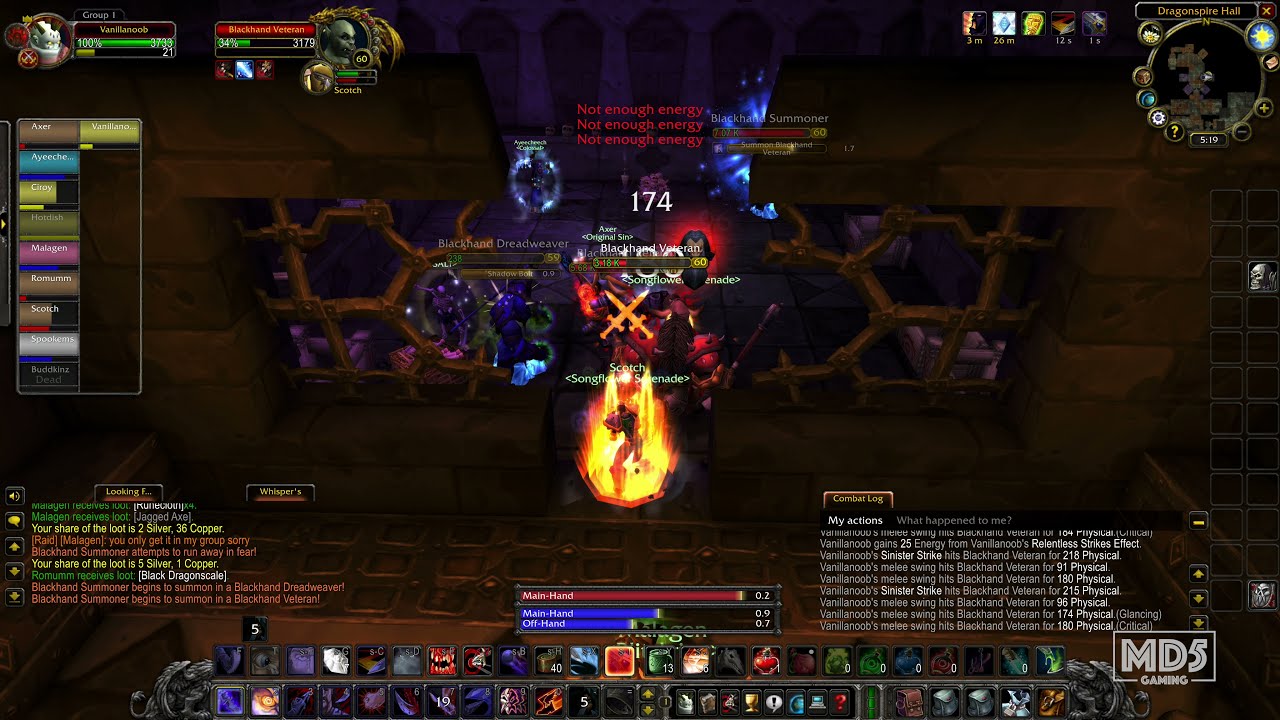Click the [Black Dragonscale] loot link in chat
This screenshot has width=1280, height=720.
pos(182,575)
